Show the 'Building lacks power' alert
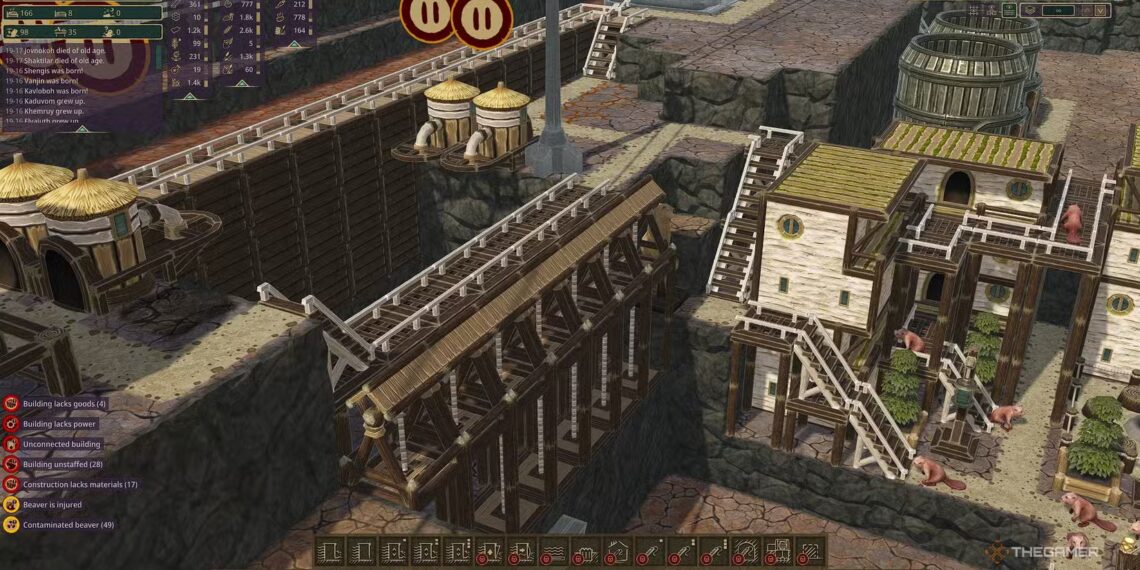The width and height of the screenshot is (1140, 570). coord(60,424)
